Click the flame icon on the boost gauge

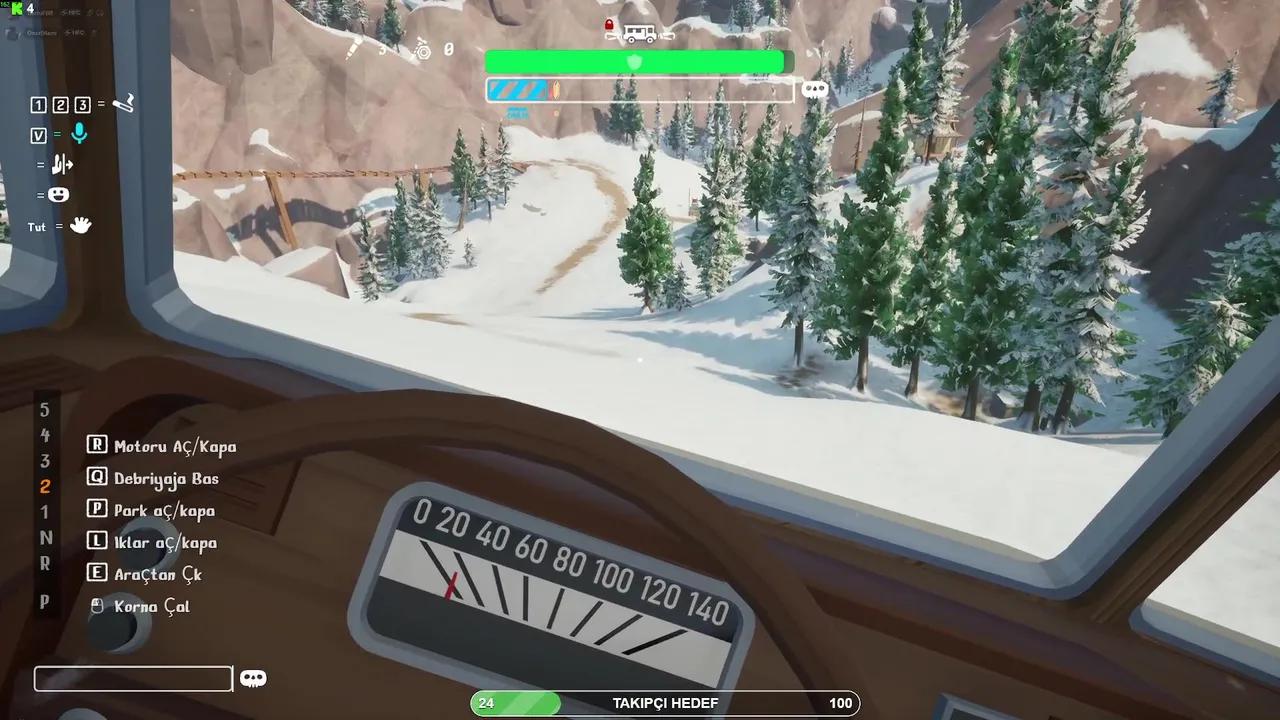[556, 89]
